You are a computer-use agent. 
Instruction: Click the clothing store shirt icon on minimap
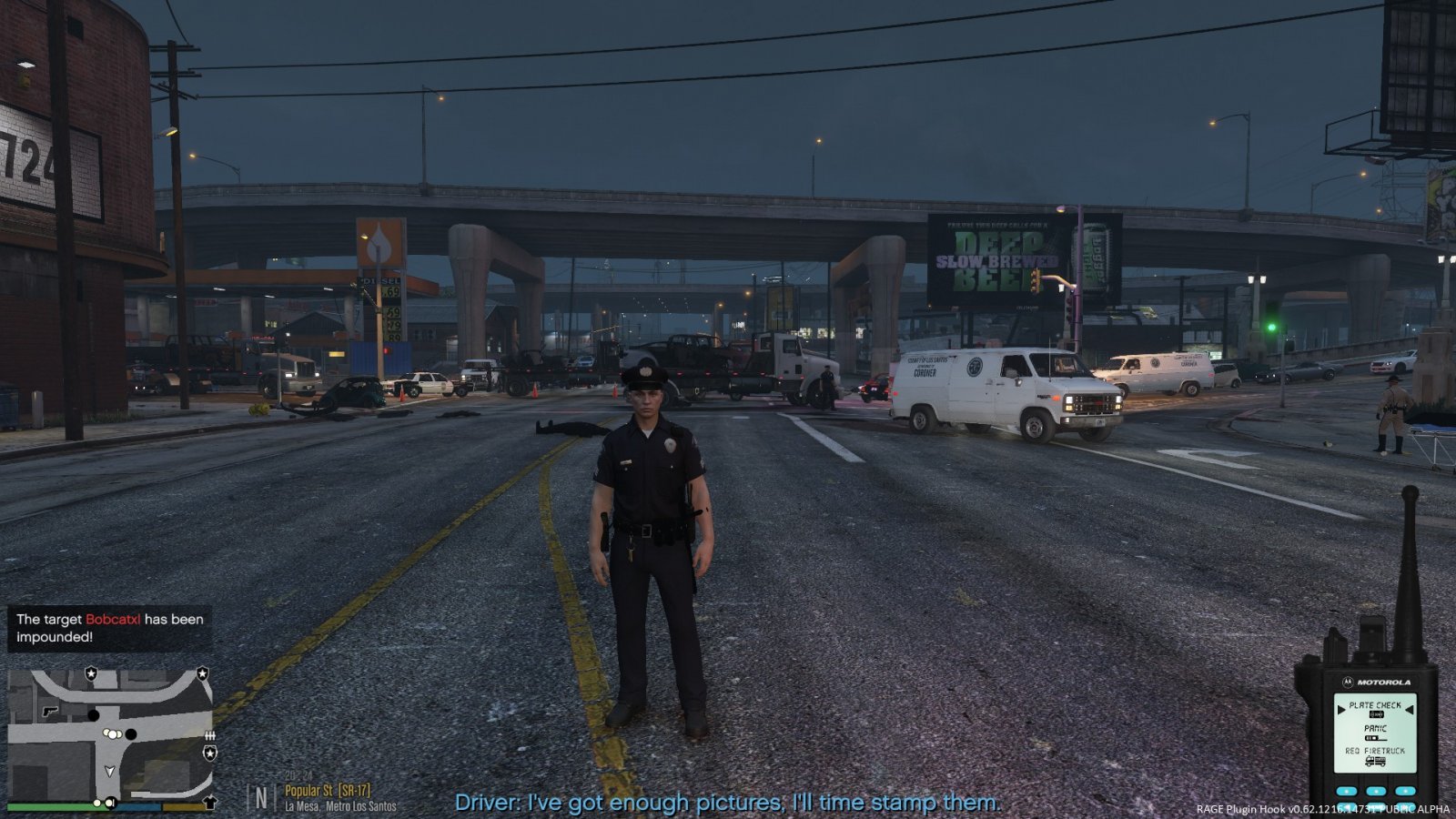(210, 802)
